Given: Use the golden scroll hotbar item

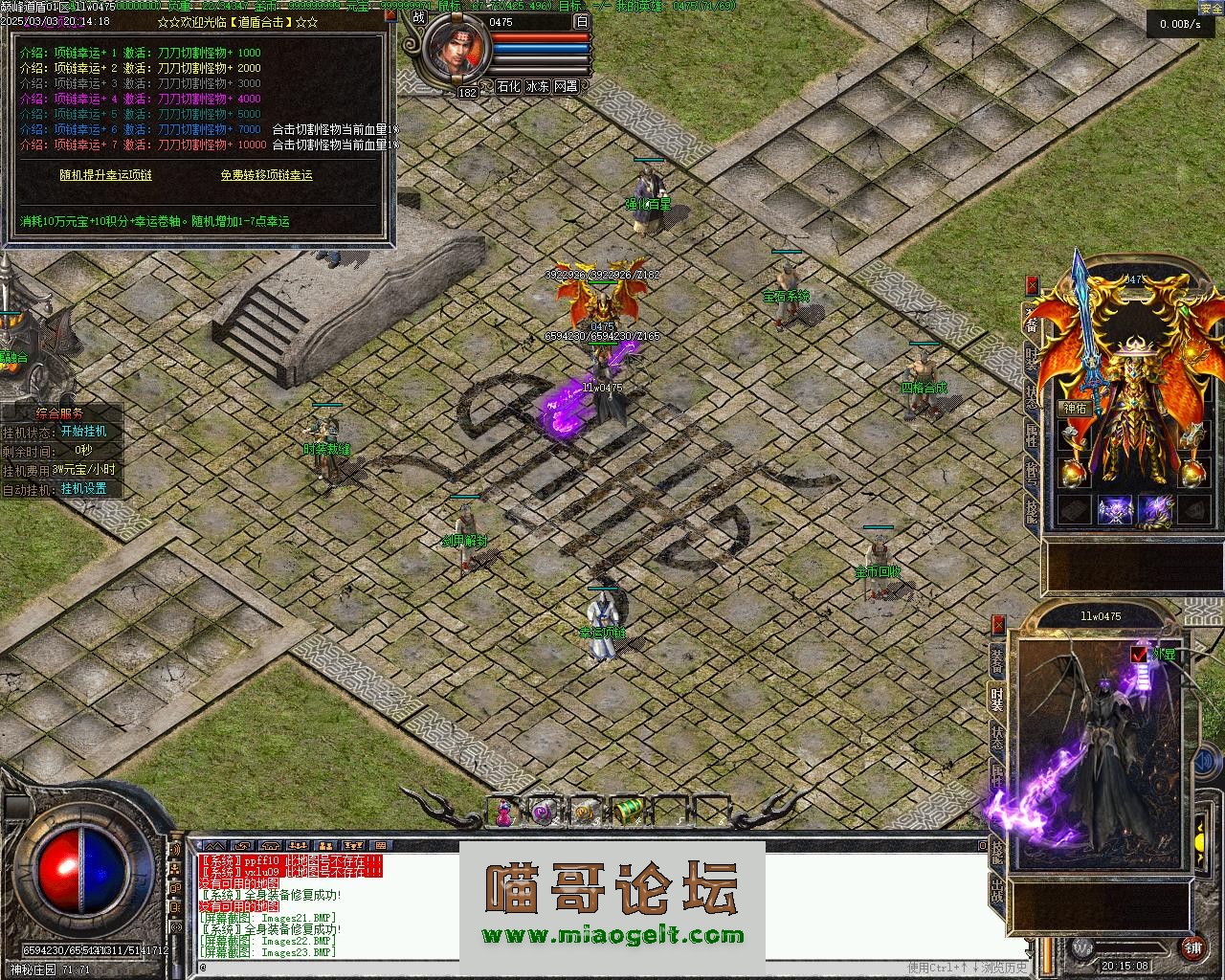Looking at the screenshot, I should pyautogui.click(x=585, y=813).
